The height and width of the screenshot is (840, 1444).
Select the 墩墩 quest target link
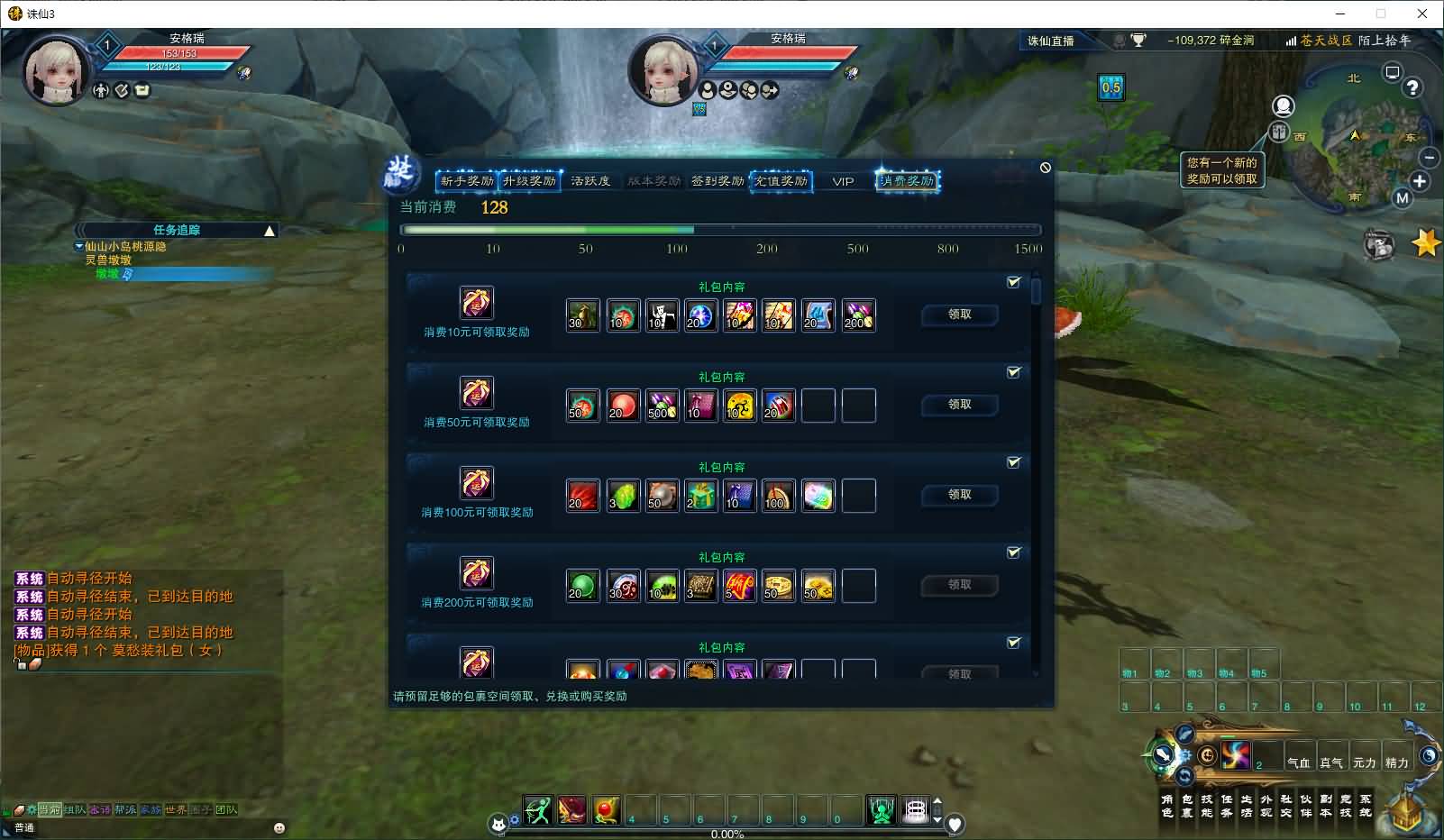(x=108, y=273)
